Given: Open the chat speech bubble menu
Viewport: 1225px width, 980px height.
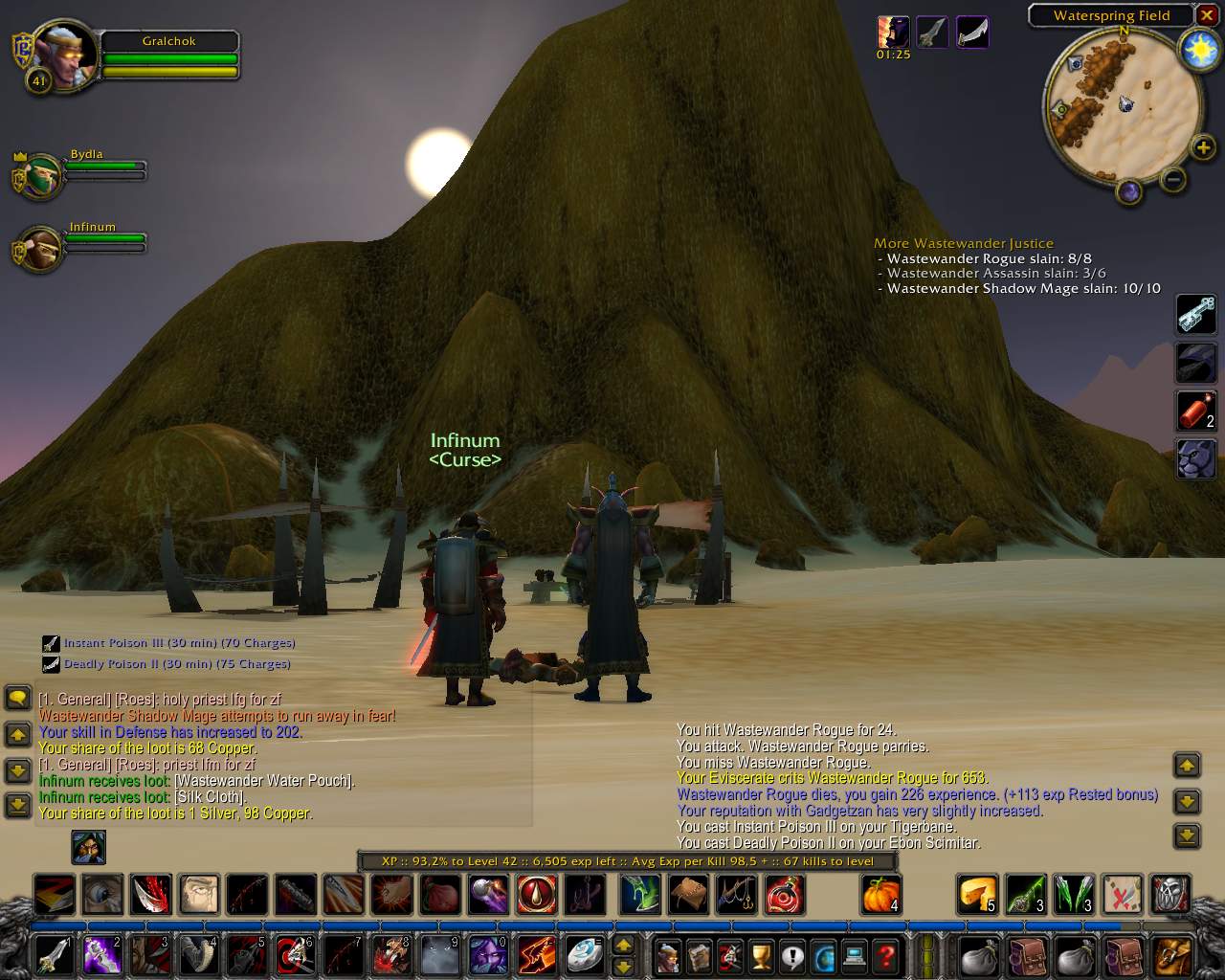Looking at the screenshot, I should 18,697.
